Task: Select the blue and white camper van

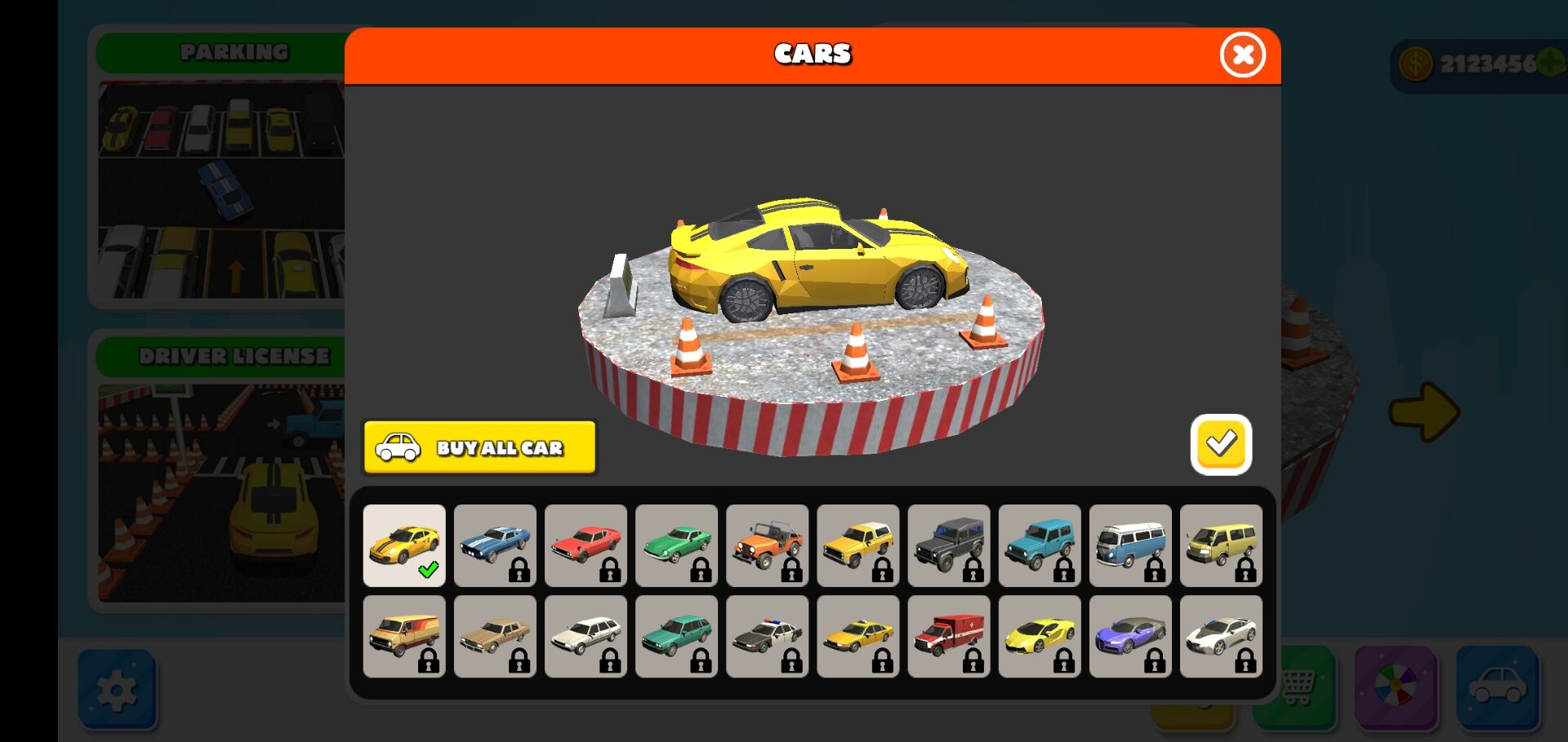Action: pyautogui.click(x=1130, y=545)
